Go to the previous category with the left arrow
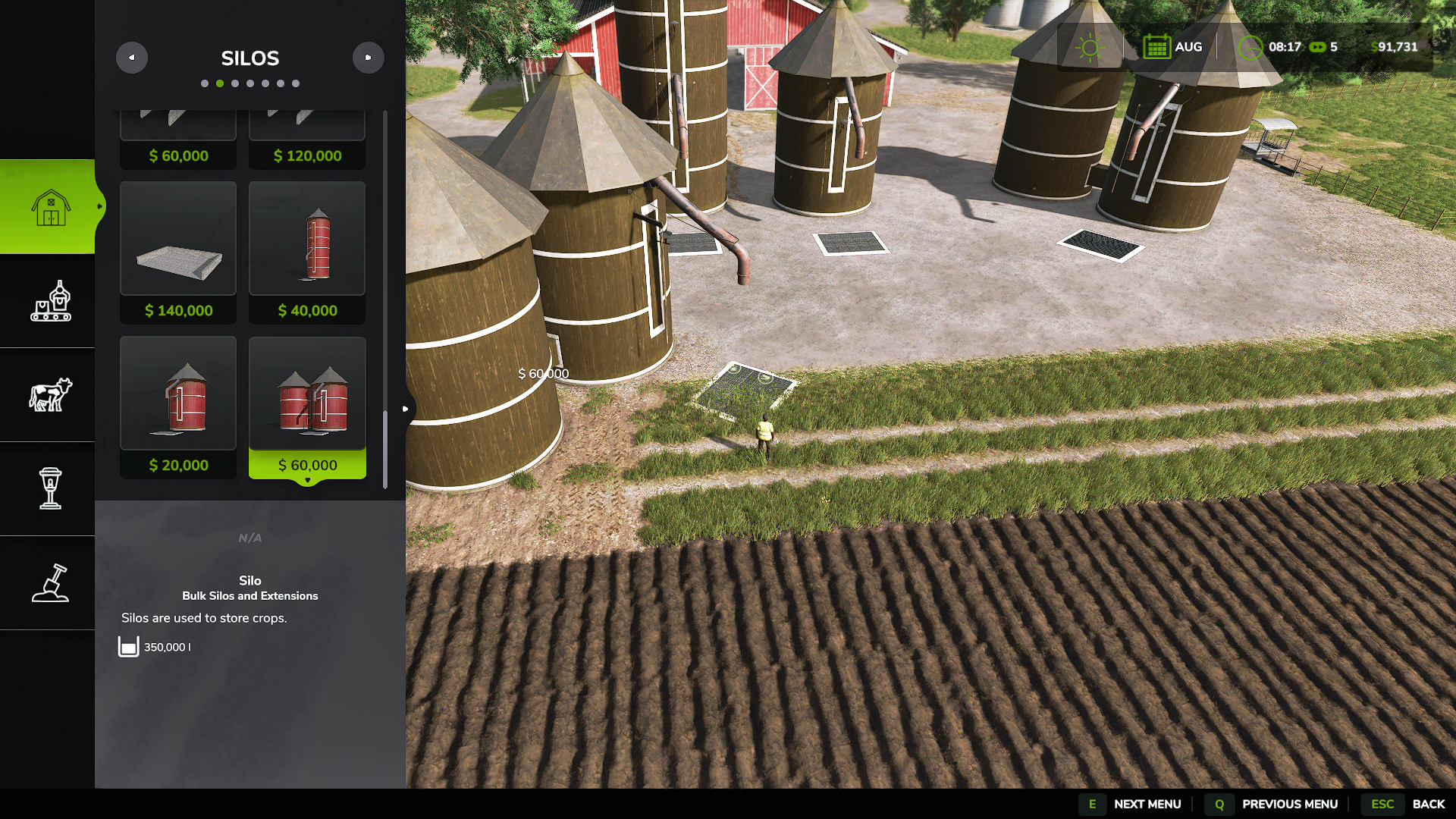 (132, 58)
